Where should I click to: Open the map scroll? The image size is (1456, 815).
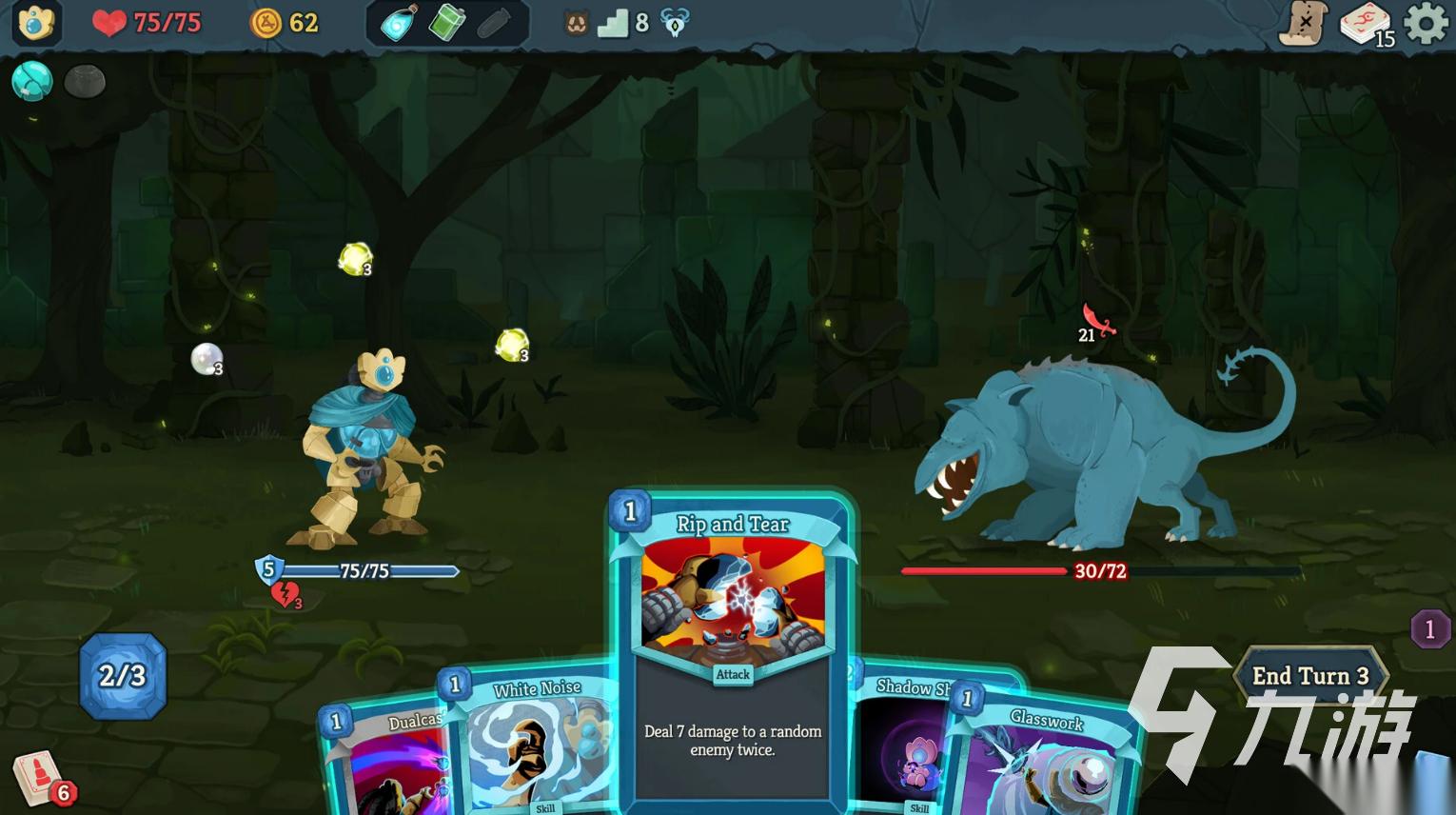(1304, 23)
